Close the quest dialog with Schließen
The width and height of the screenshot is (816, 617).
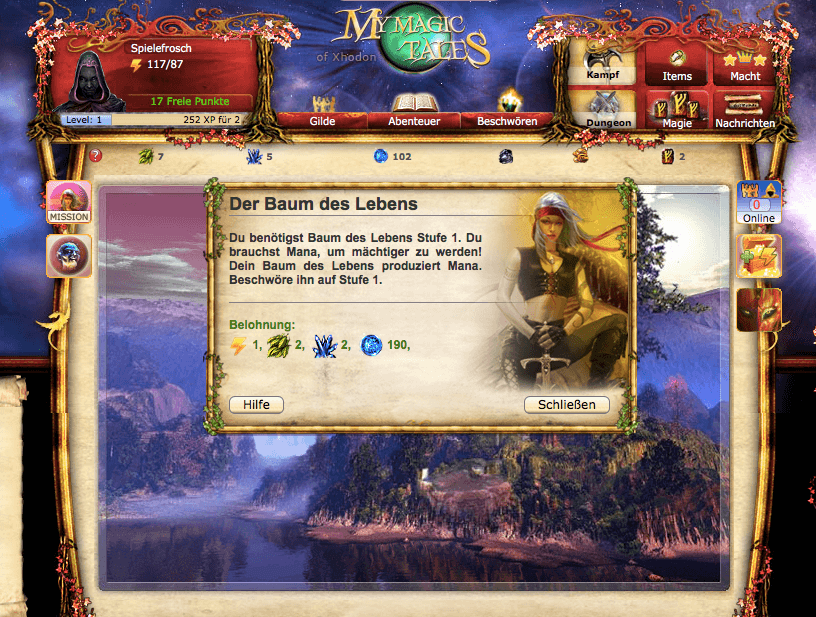pos(567,404)
